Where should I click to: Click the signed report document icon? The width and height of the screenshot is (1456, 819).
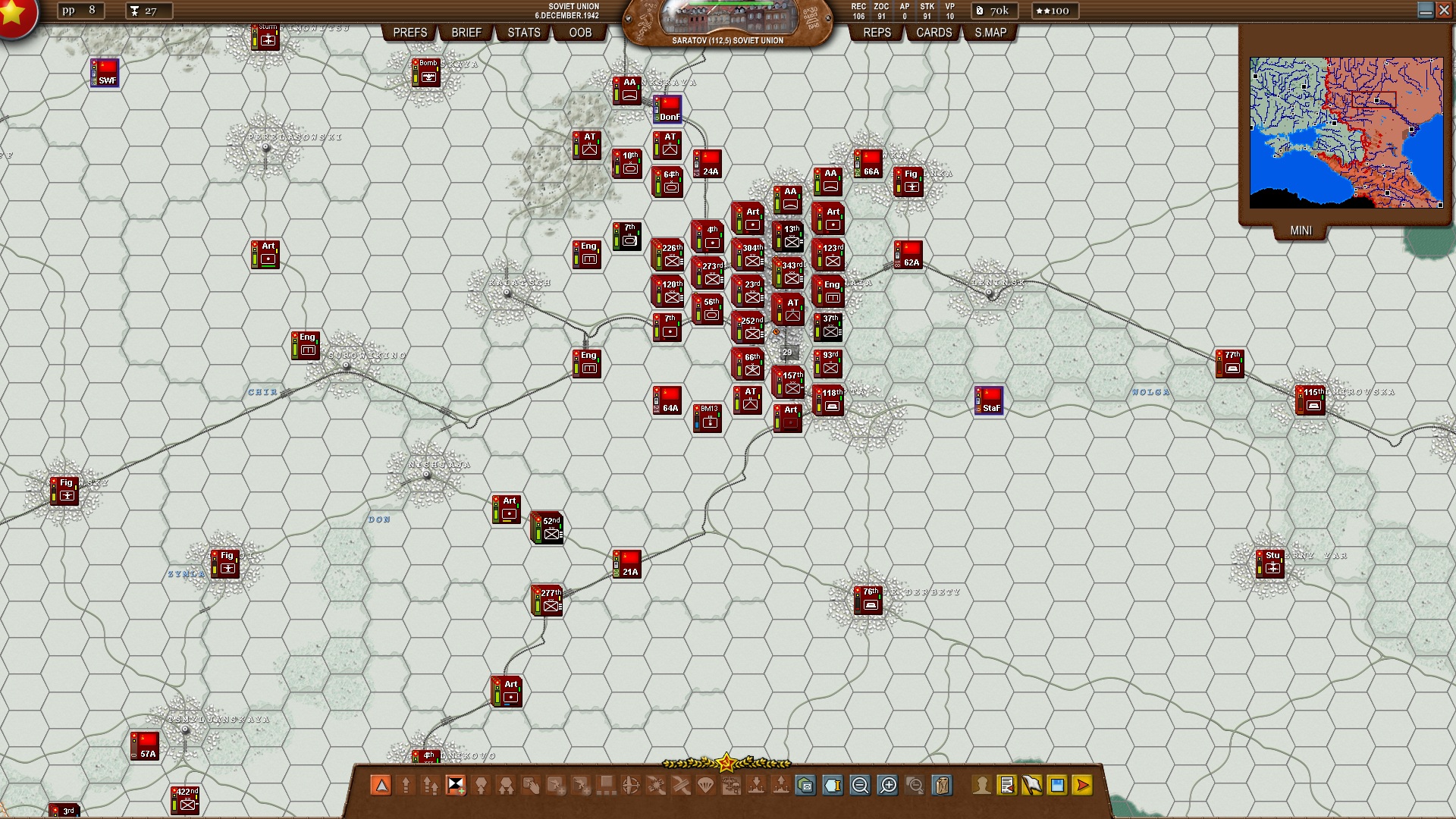[x=1007, y=786]
